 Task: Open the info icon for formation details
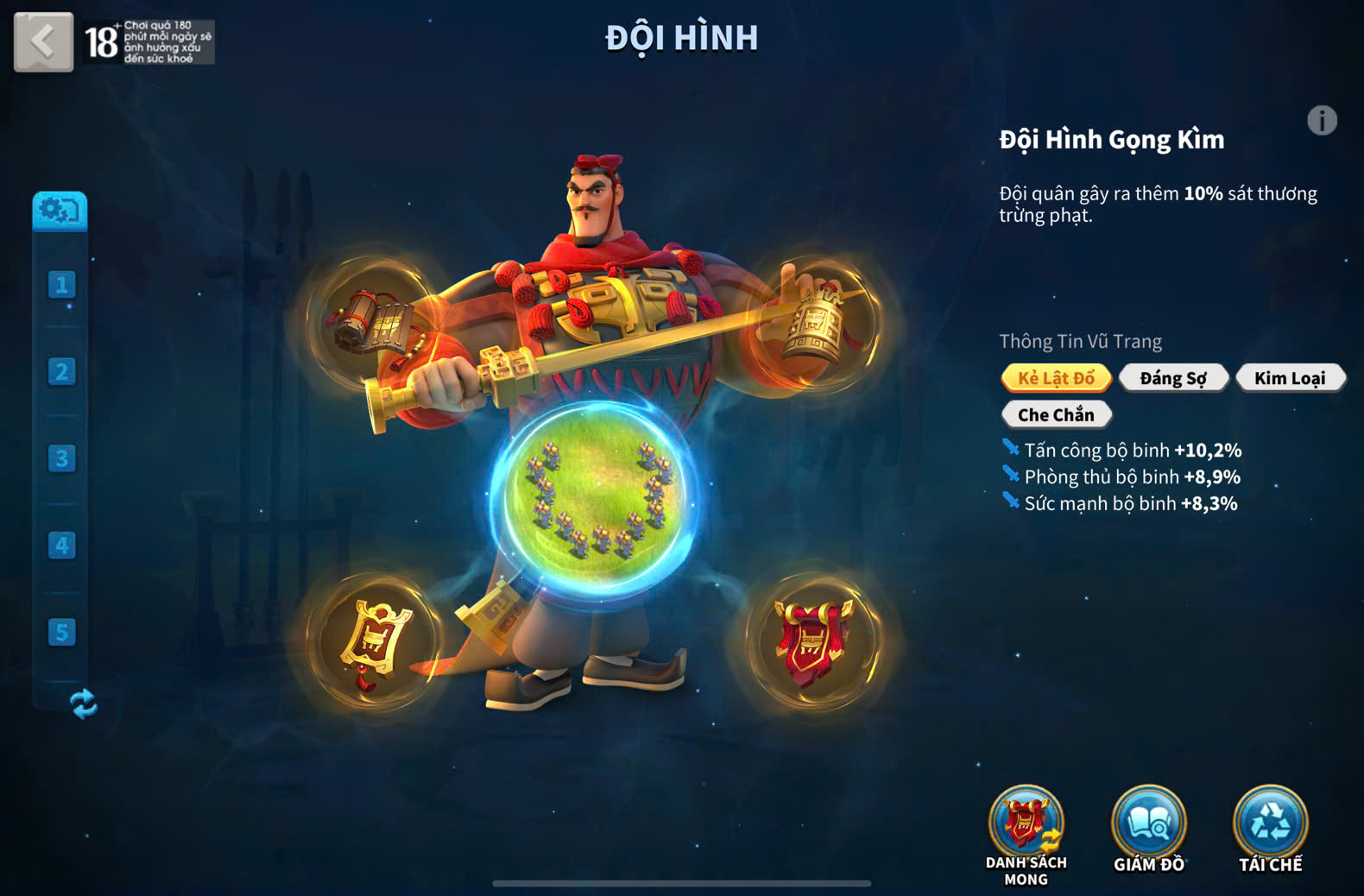point(1321,121)
